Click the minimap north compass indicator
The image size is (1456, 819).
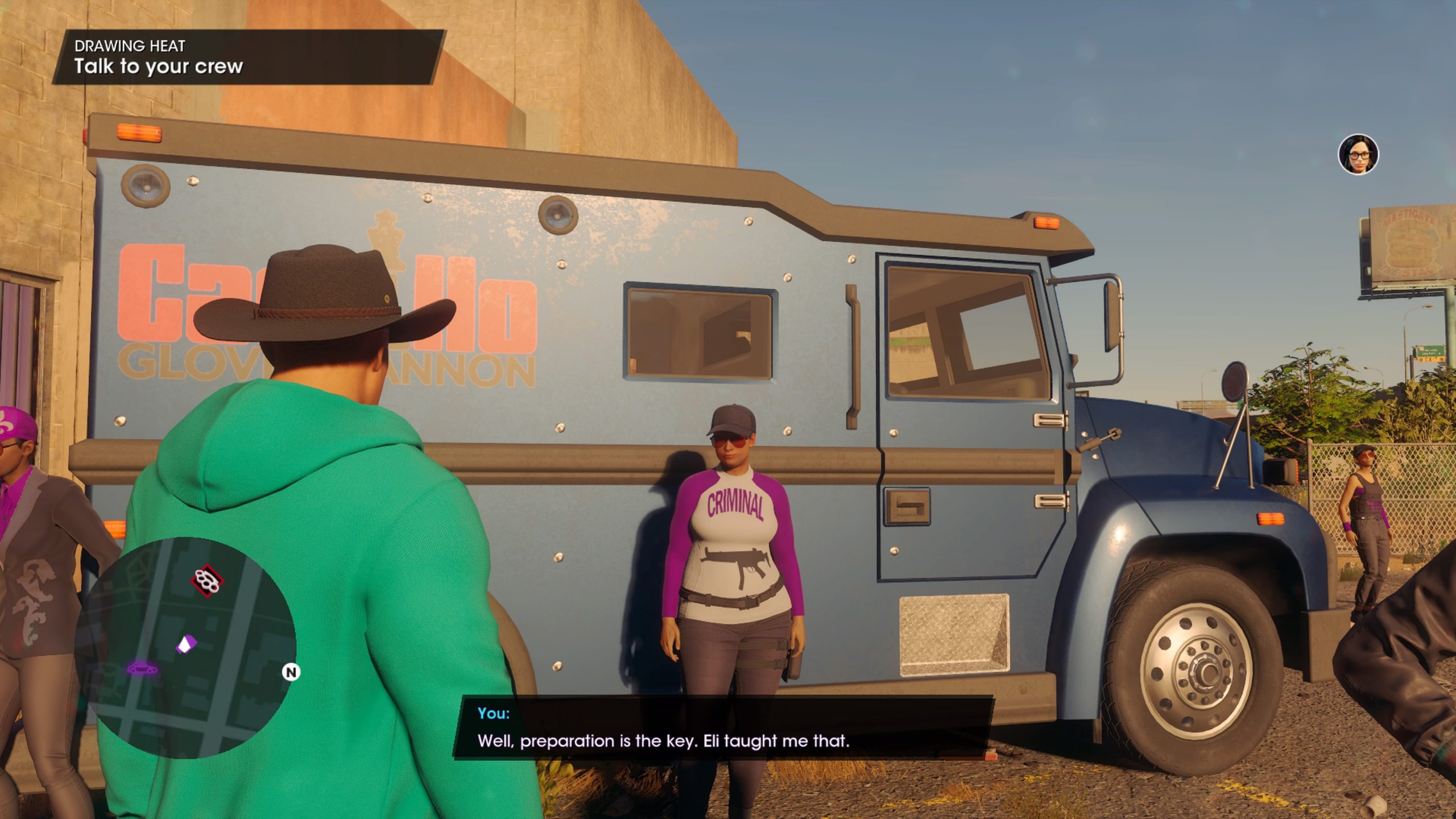click(291, 672)
